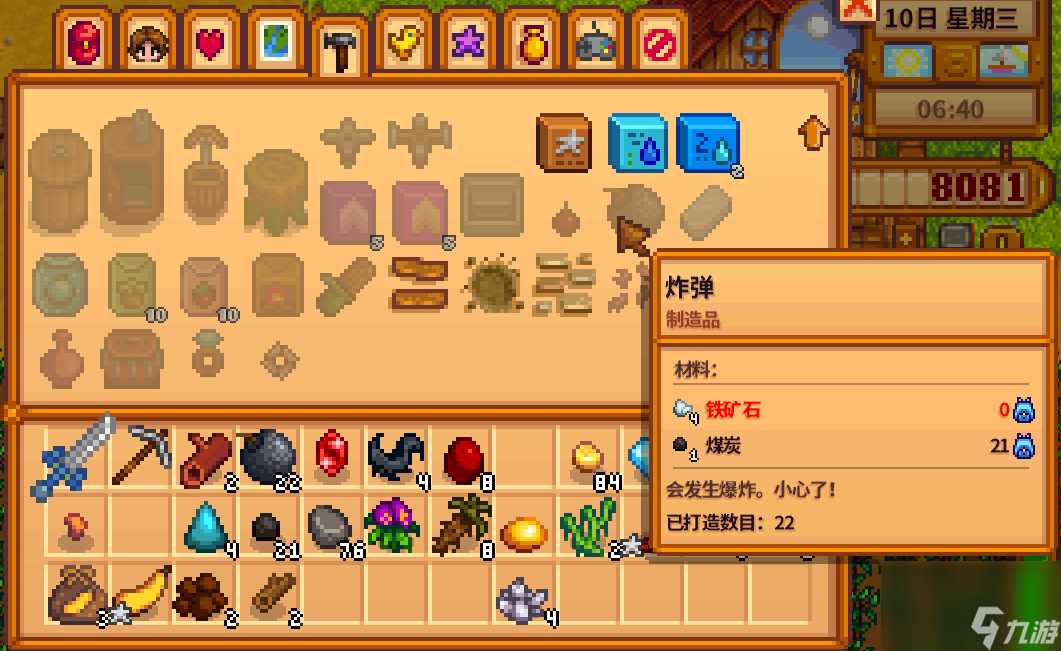Select the sword in the inventory
The image size is (1061, 651).
click(x=77, y=459)
